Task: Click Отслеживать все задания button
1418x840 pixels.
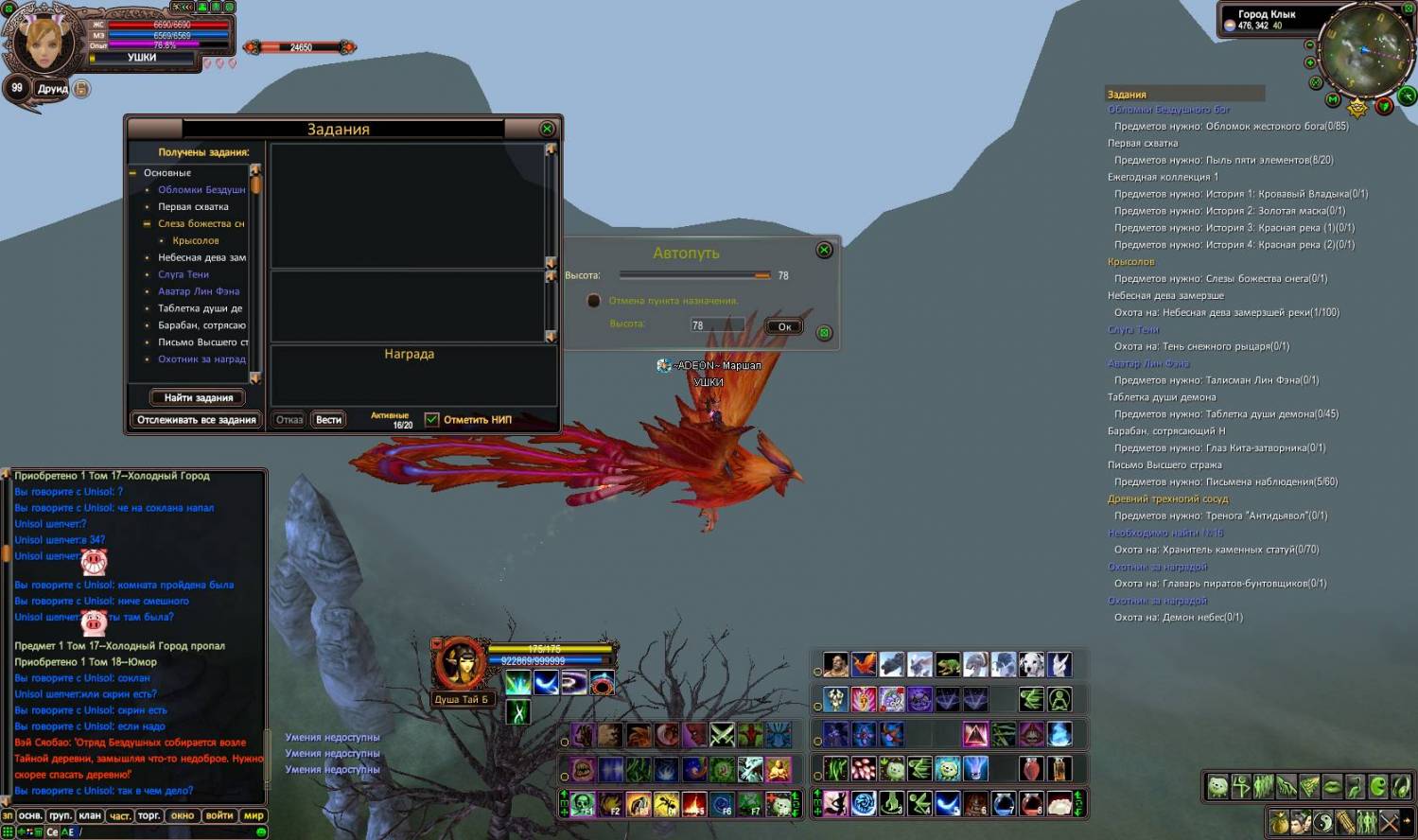Action: point(197,419)
